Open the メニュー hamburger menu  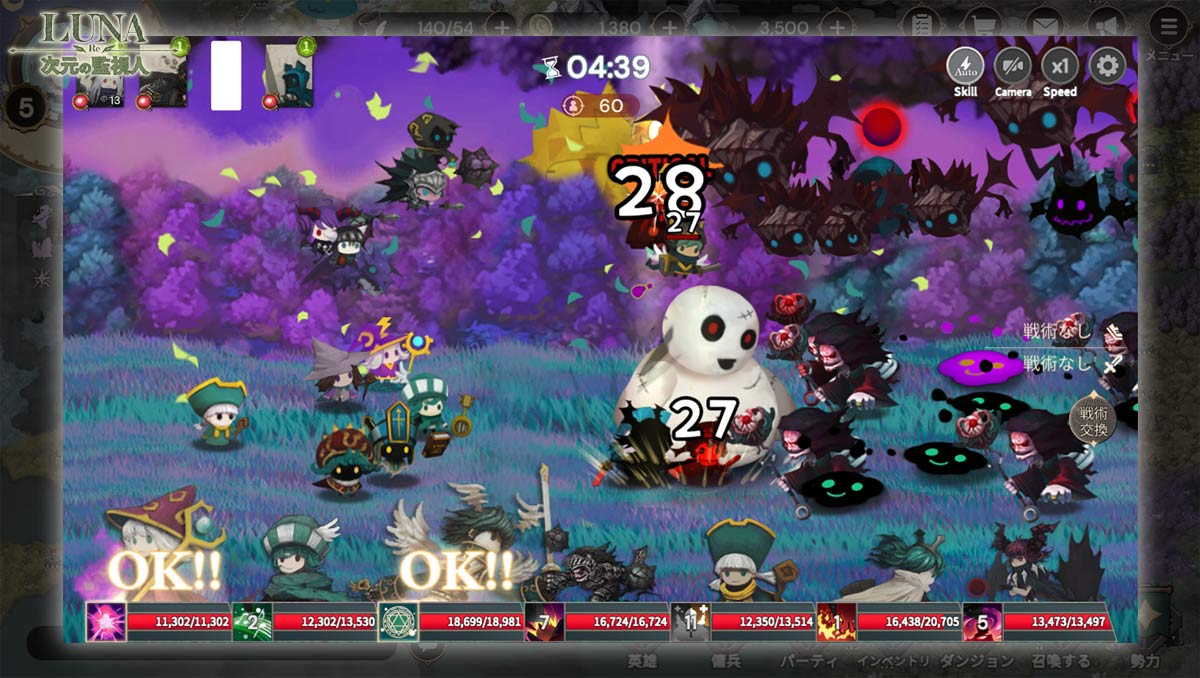(x=1168, y=28)
